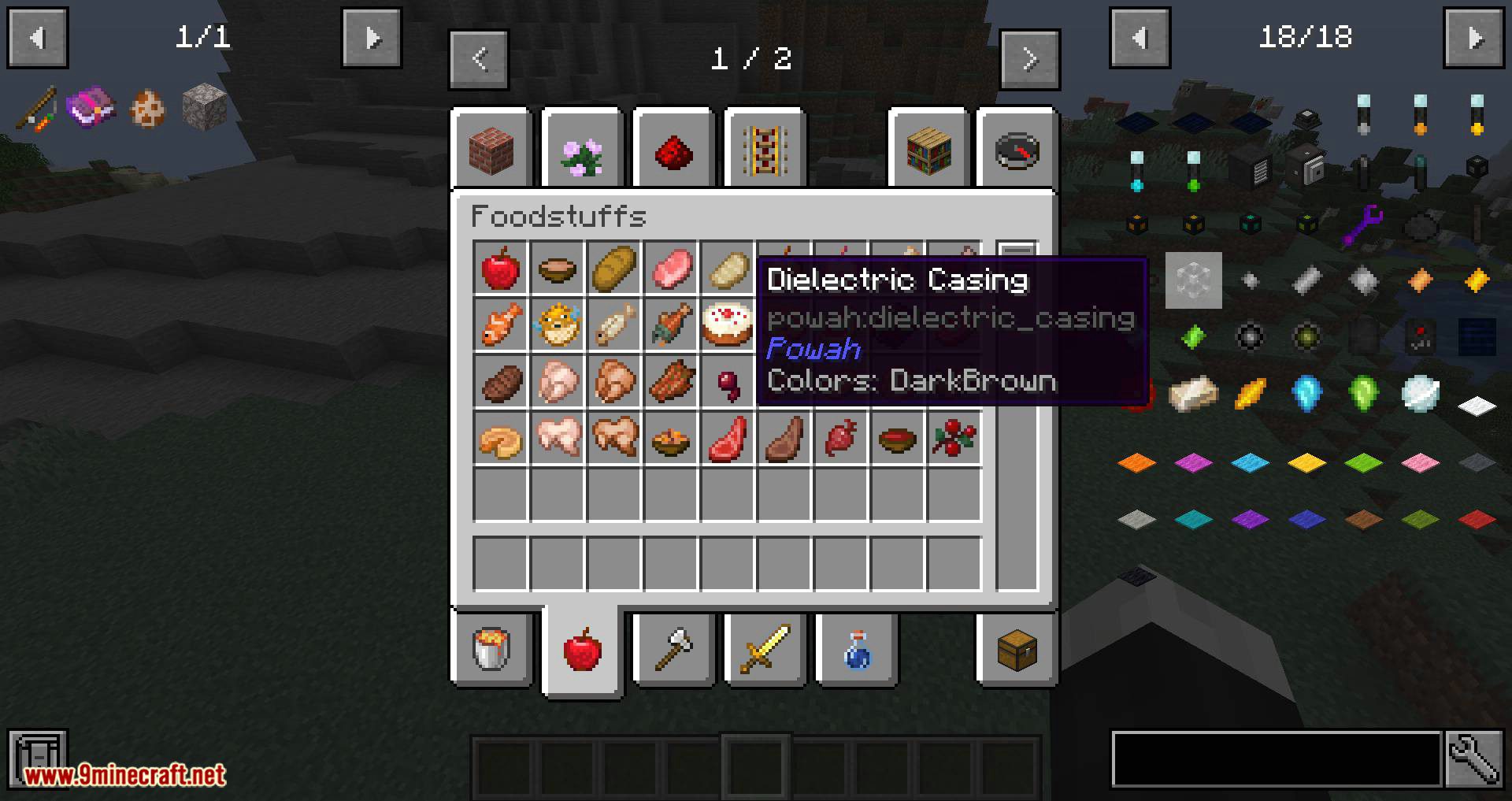Switch to the bookshelf search tab
Screen dimensions: 1512x801
coord(929,150)
